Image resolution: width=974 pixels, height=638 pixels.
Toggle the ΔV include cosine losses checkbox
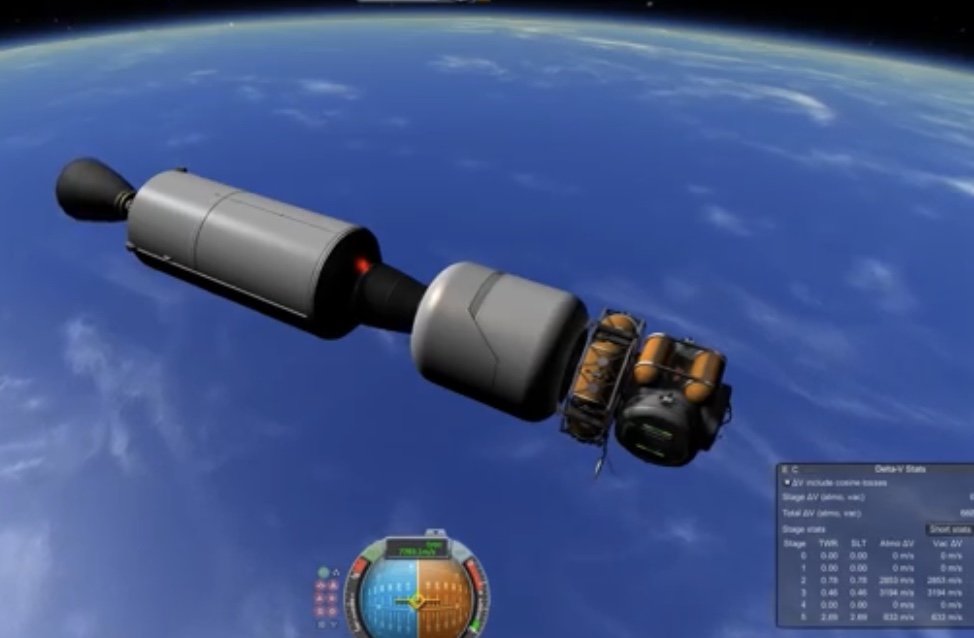point(787,482)
